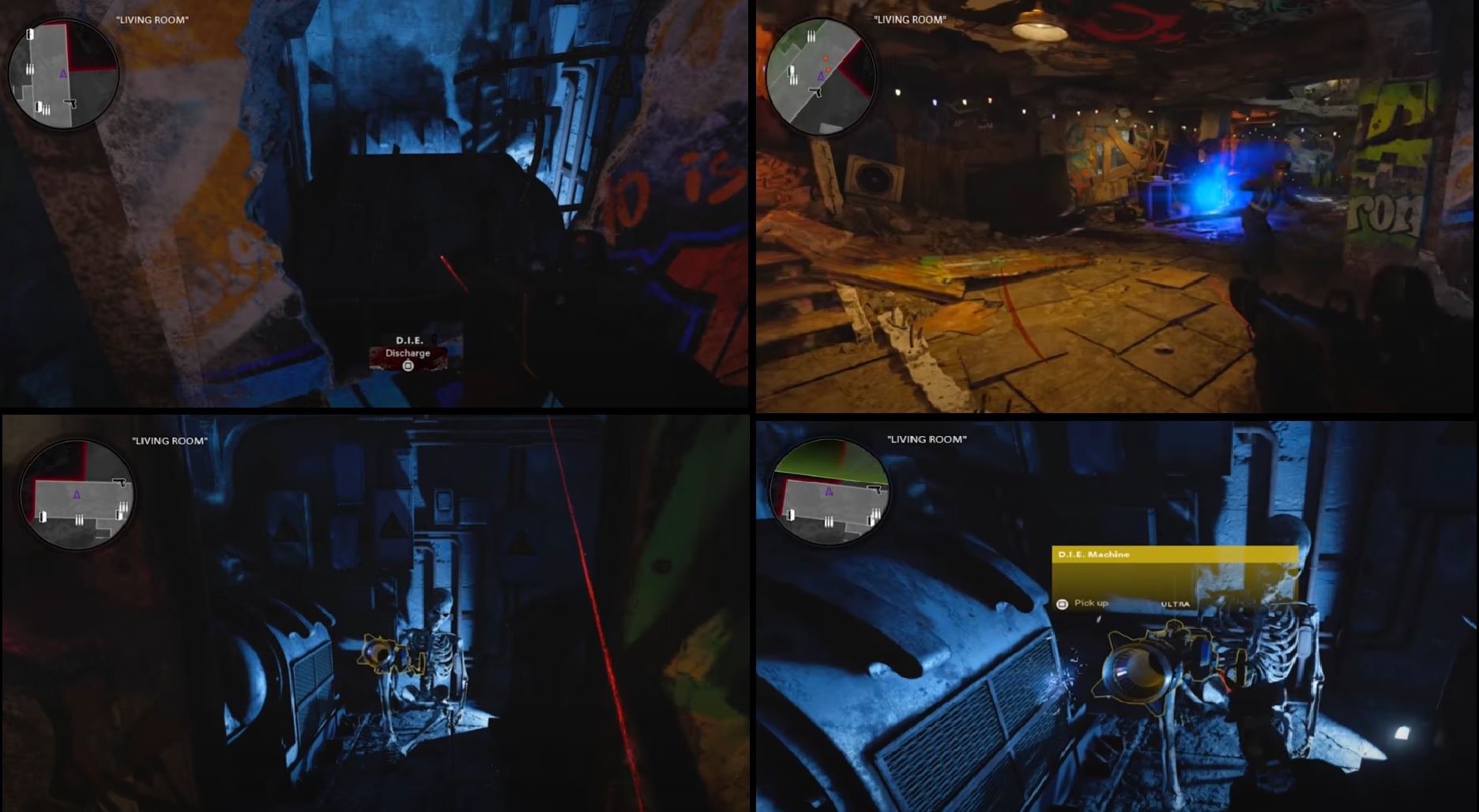Click the circular minimap in the bottom-left quadrant
This screenshot has width=1479, height=812.
(x=77, y=494)
